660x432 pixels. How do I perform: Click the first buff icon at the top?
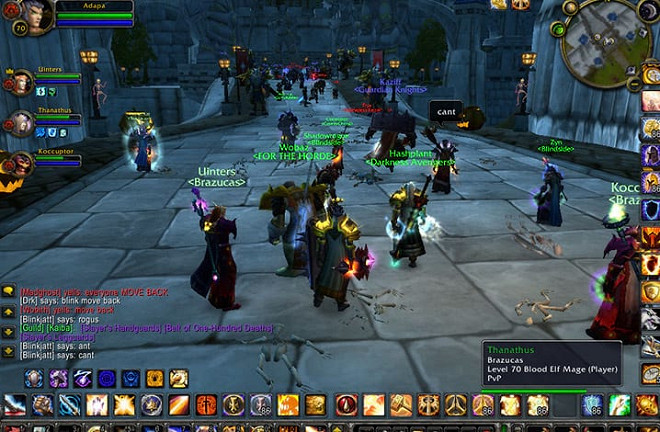(x=497, y=4)
